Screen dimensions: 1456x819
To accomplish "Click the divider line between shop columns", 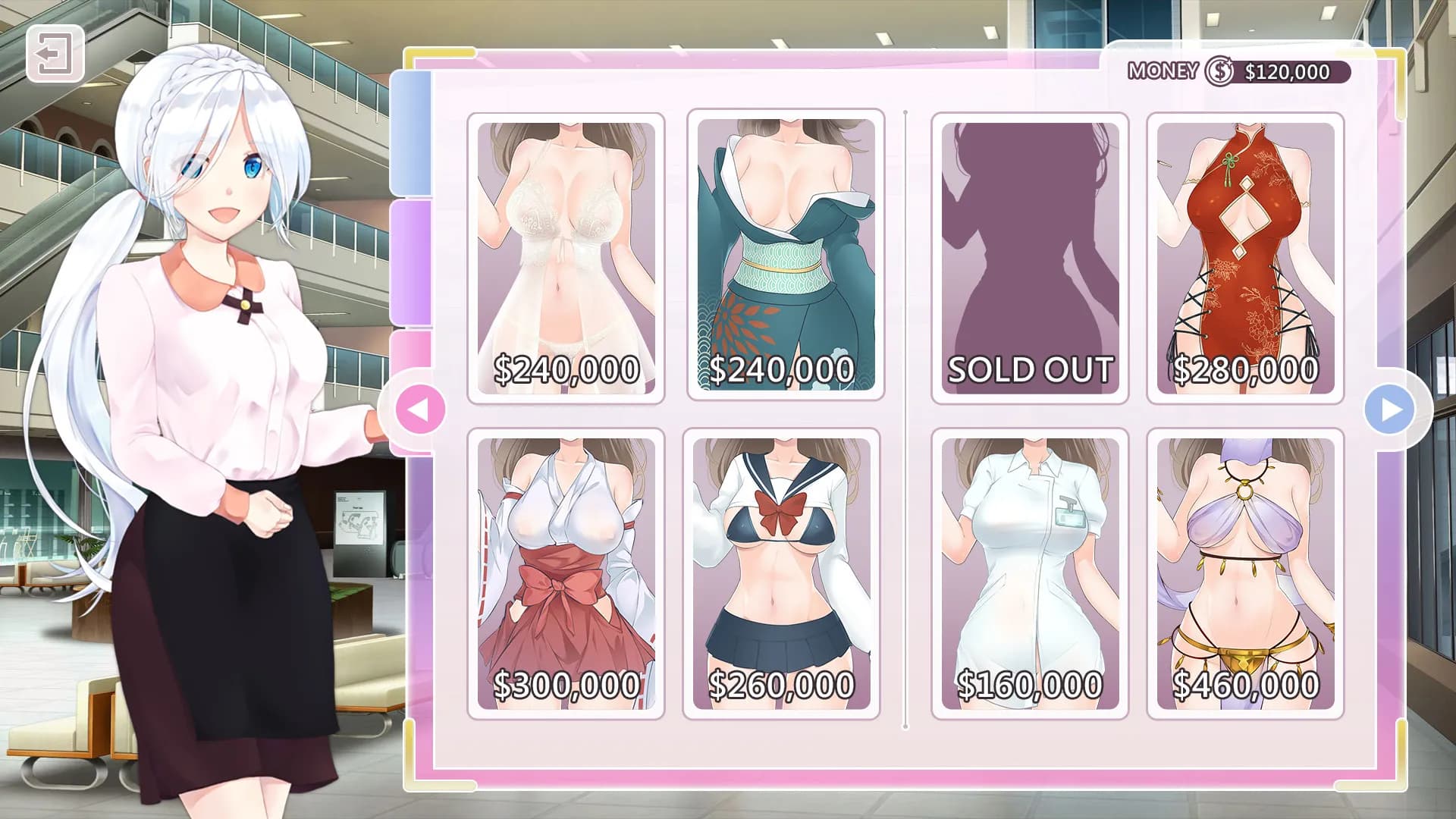I will pos(907,417).
